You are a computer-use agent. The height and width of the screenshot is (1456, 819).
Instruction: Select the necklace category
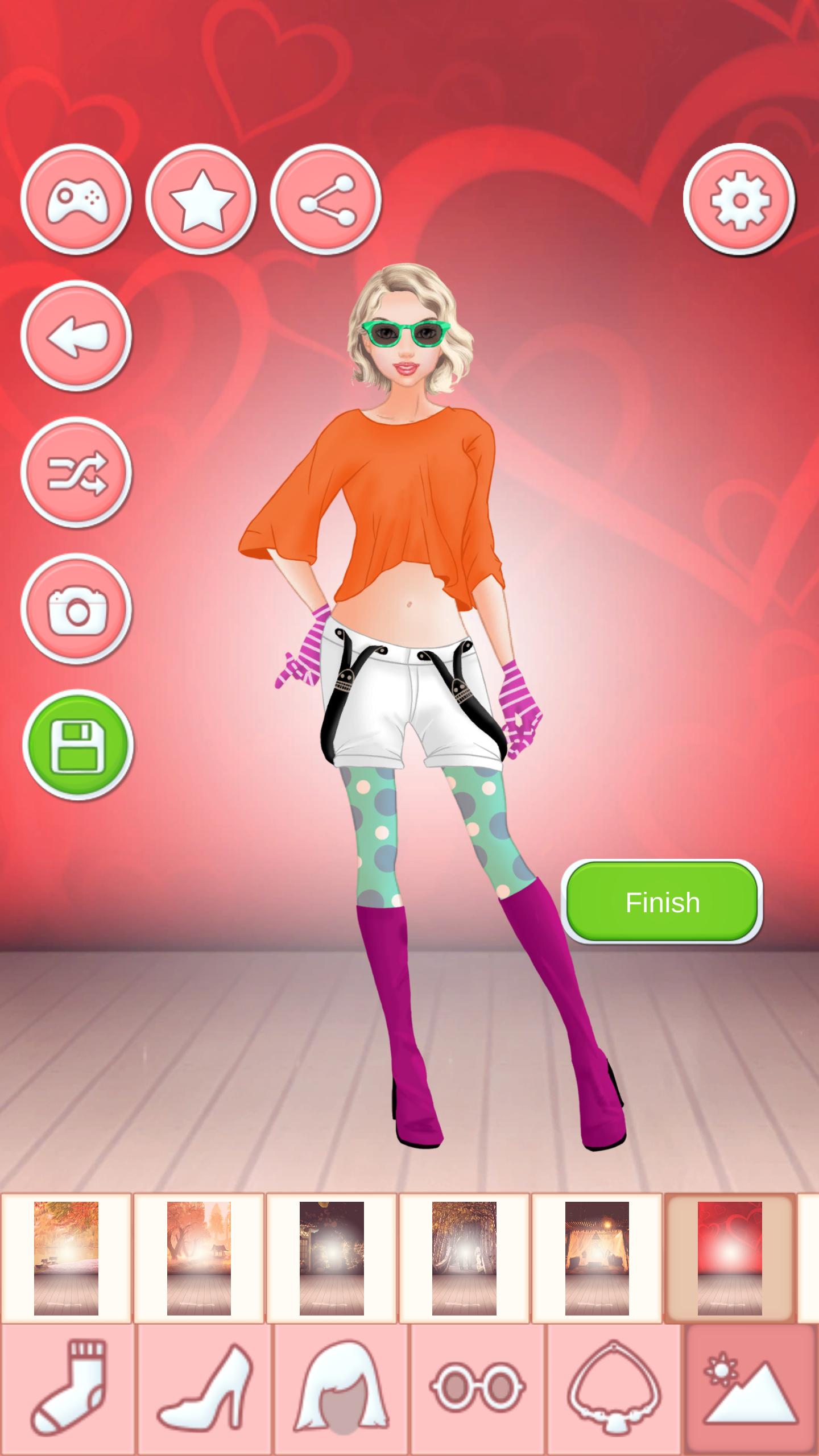click(614, 1388)
